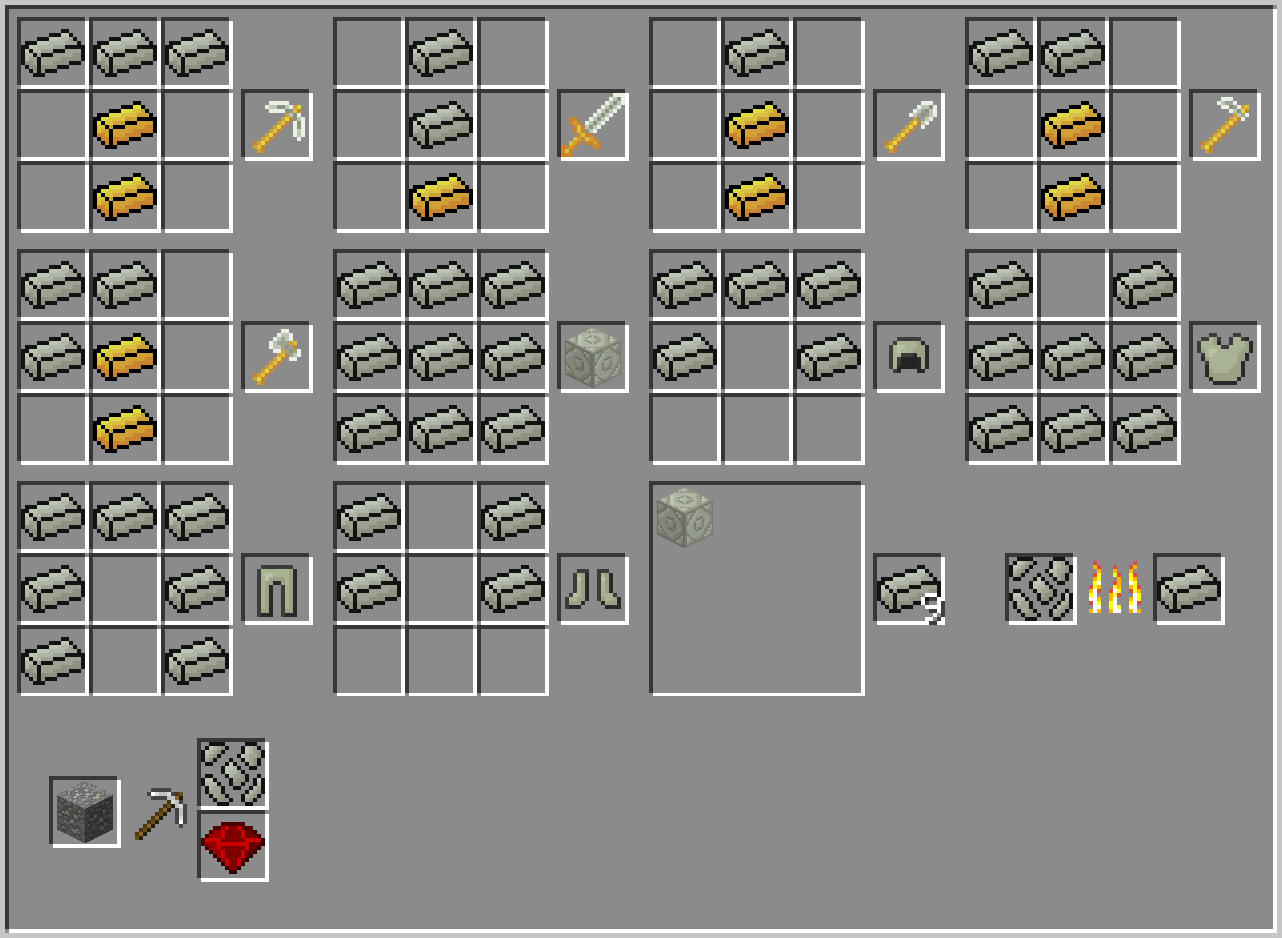Select the iron block result icon
The image size is (1282, 938).
(593, 358)
